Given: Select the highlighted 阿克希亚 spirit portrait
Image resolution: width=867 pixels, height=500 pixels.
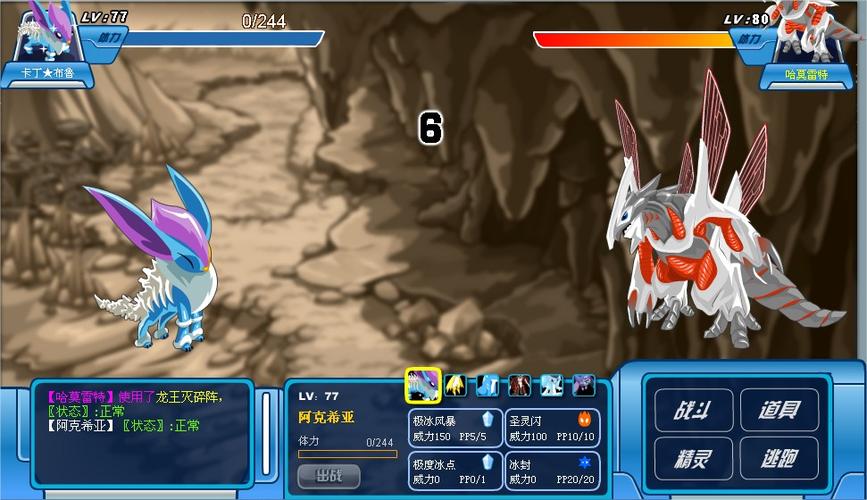Looking at the screenshot, I should 423,385.
